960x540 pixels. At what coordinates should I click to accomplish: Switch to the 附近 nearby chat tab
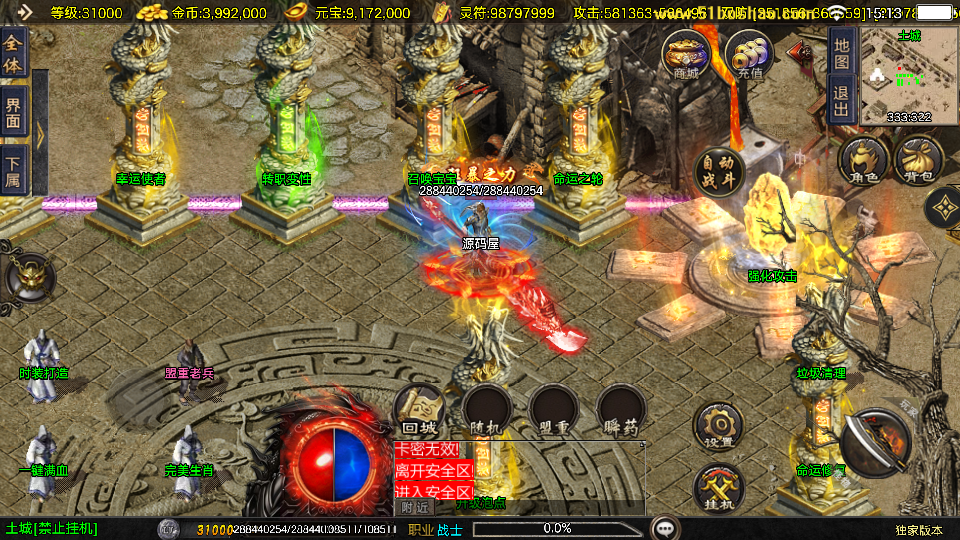tap(415, 507)
